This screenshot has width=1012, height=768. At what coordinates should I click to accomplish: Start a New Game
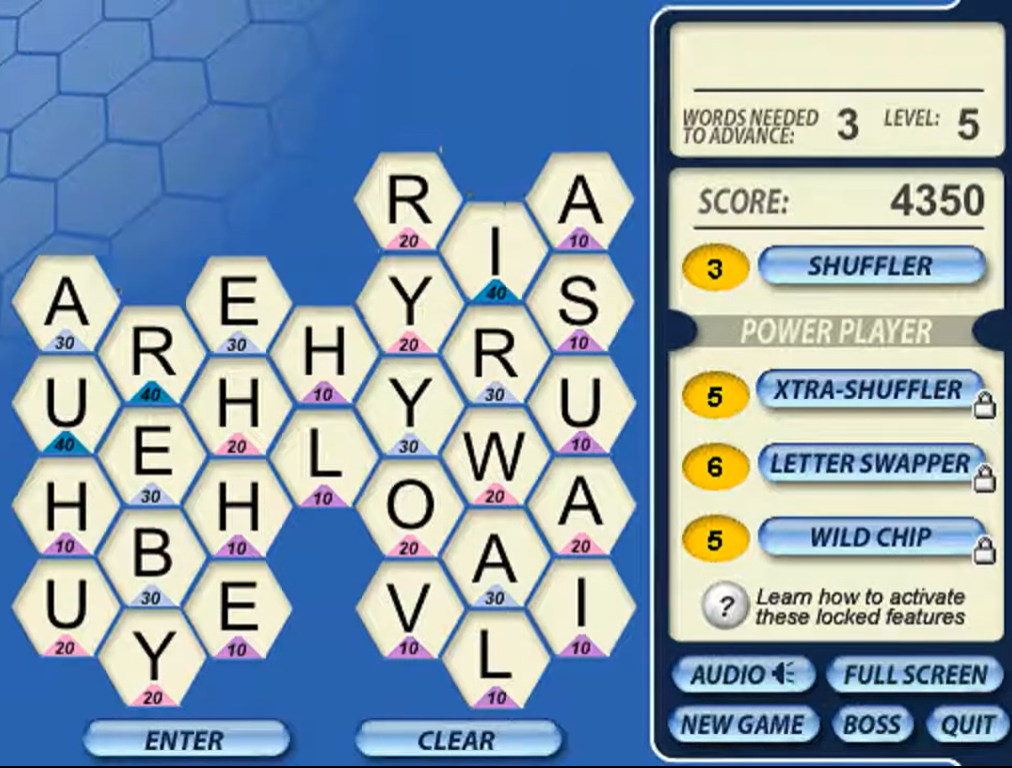[742, 725]
